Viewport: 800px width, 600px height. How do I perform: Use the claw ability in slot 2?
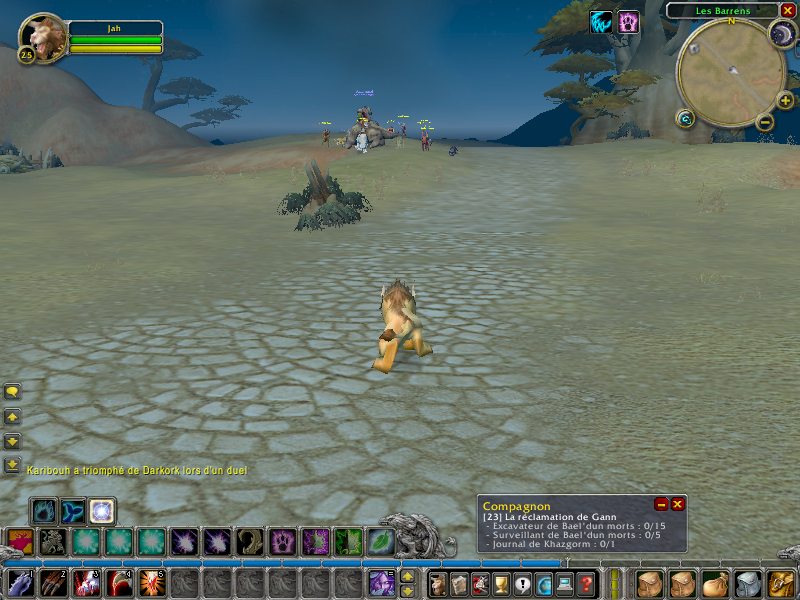[53, 583]
